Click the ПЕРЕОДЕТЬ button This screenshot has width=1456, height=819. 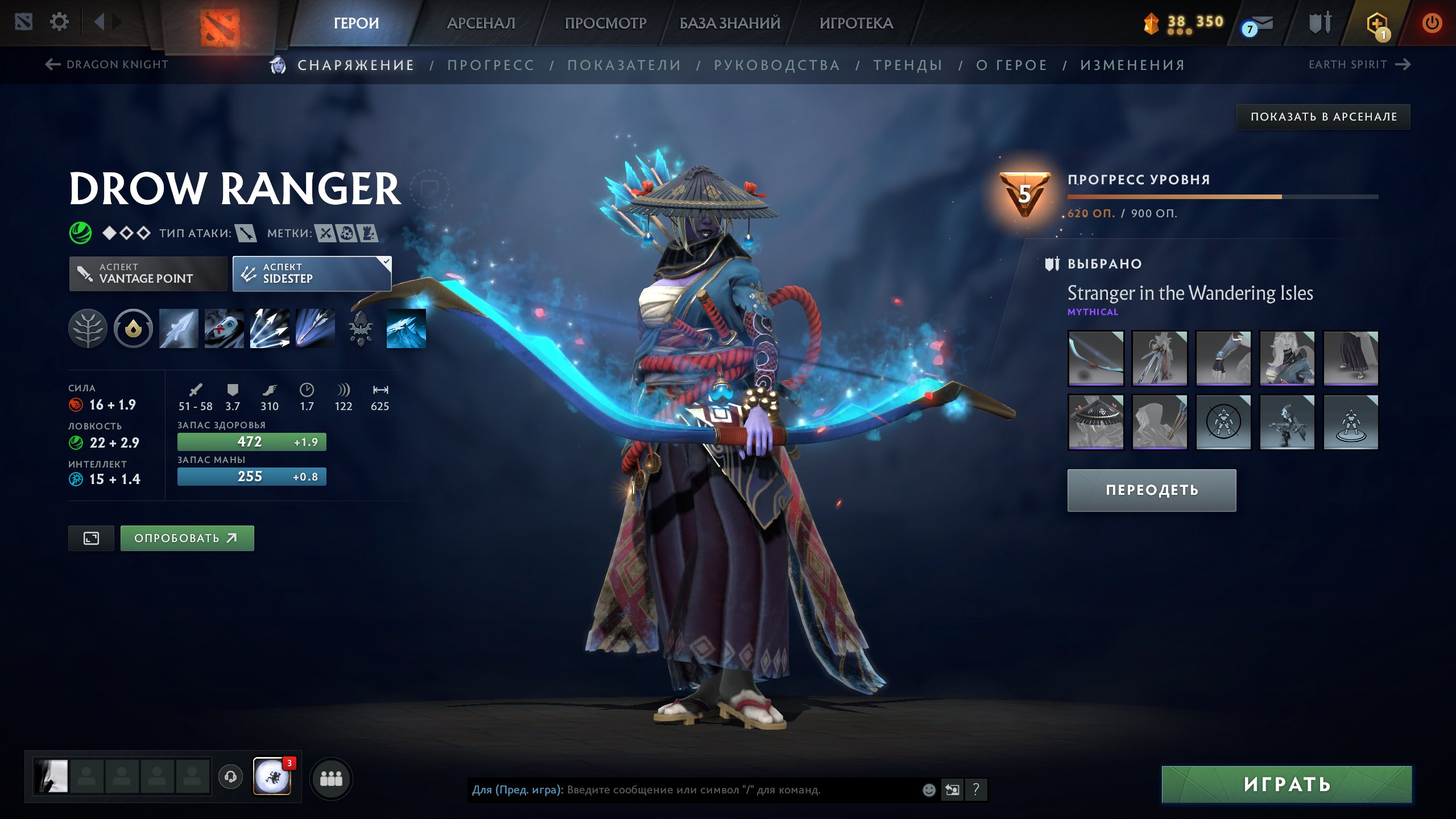coord(1152,490)
